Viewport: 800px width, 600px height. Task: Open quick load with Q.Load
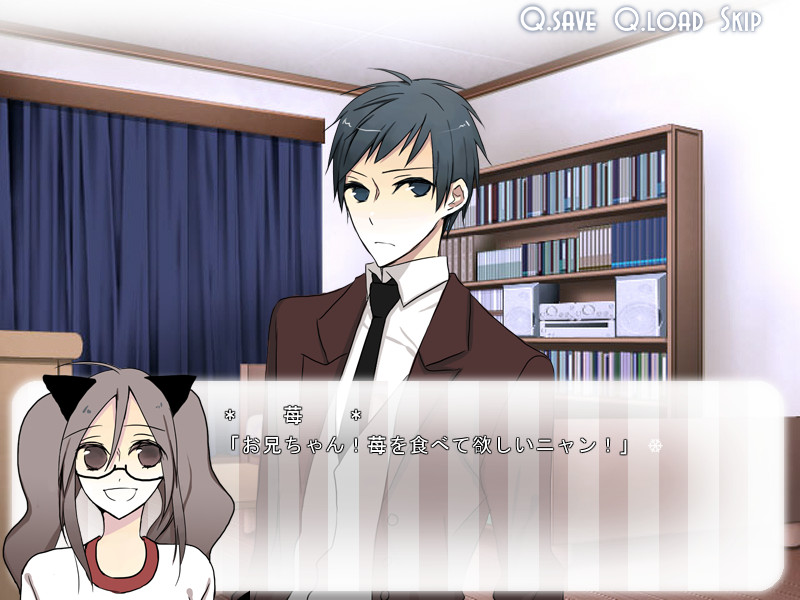tap(659, 20)
